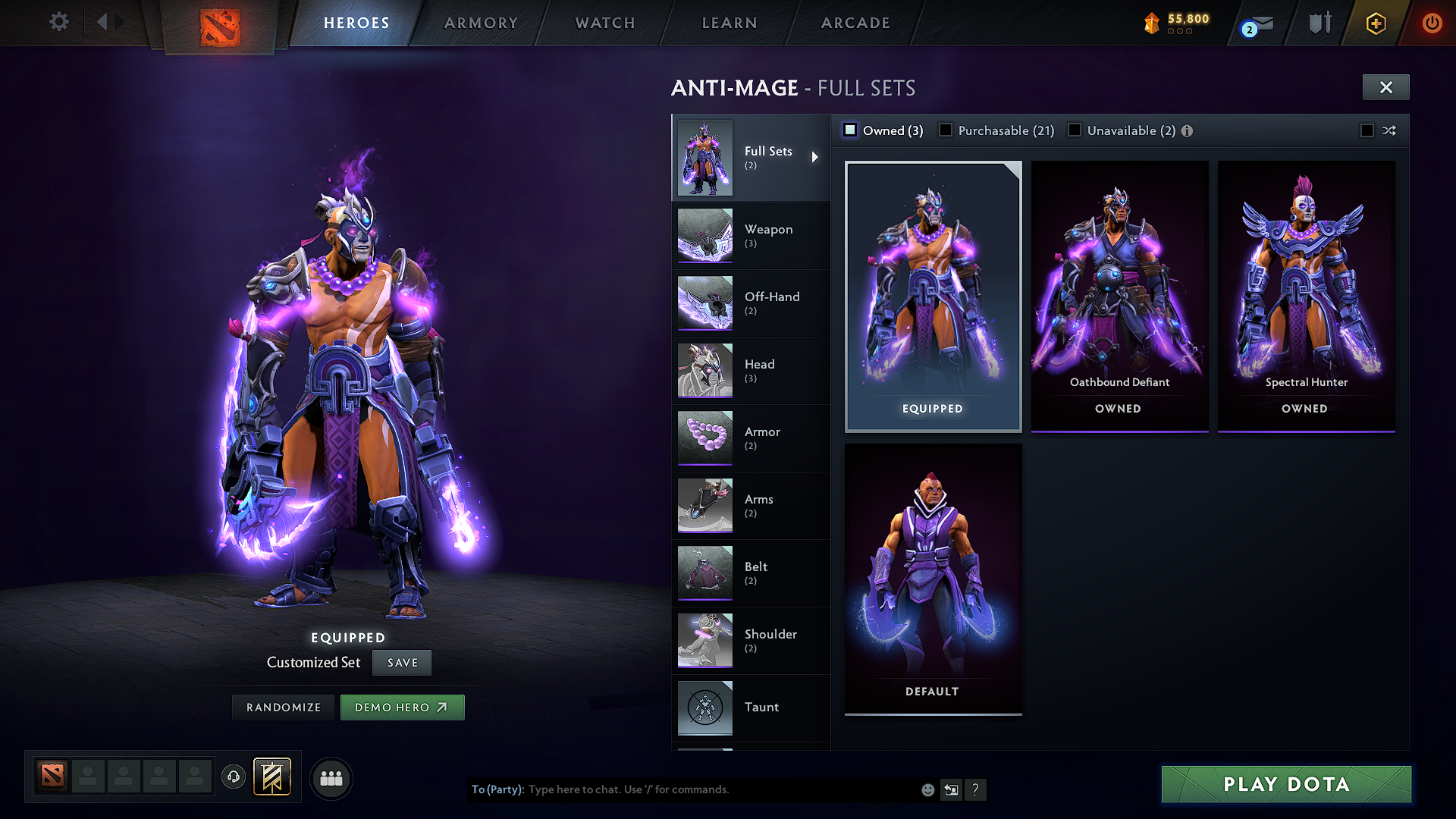1456x819 pixels.
Task: Open the voice chat headset icon
Action: [x=234, y=777]
